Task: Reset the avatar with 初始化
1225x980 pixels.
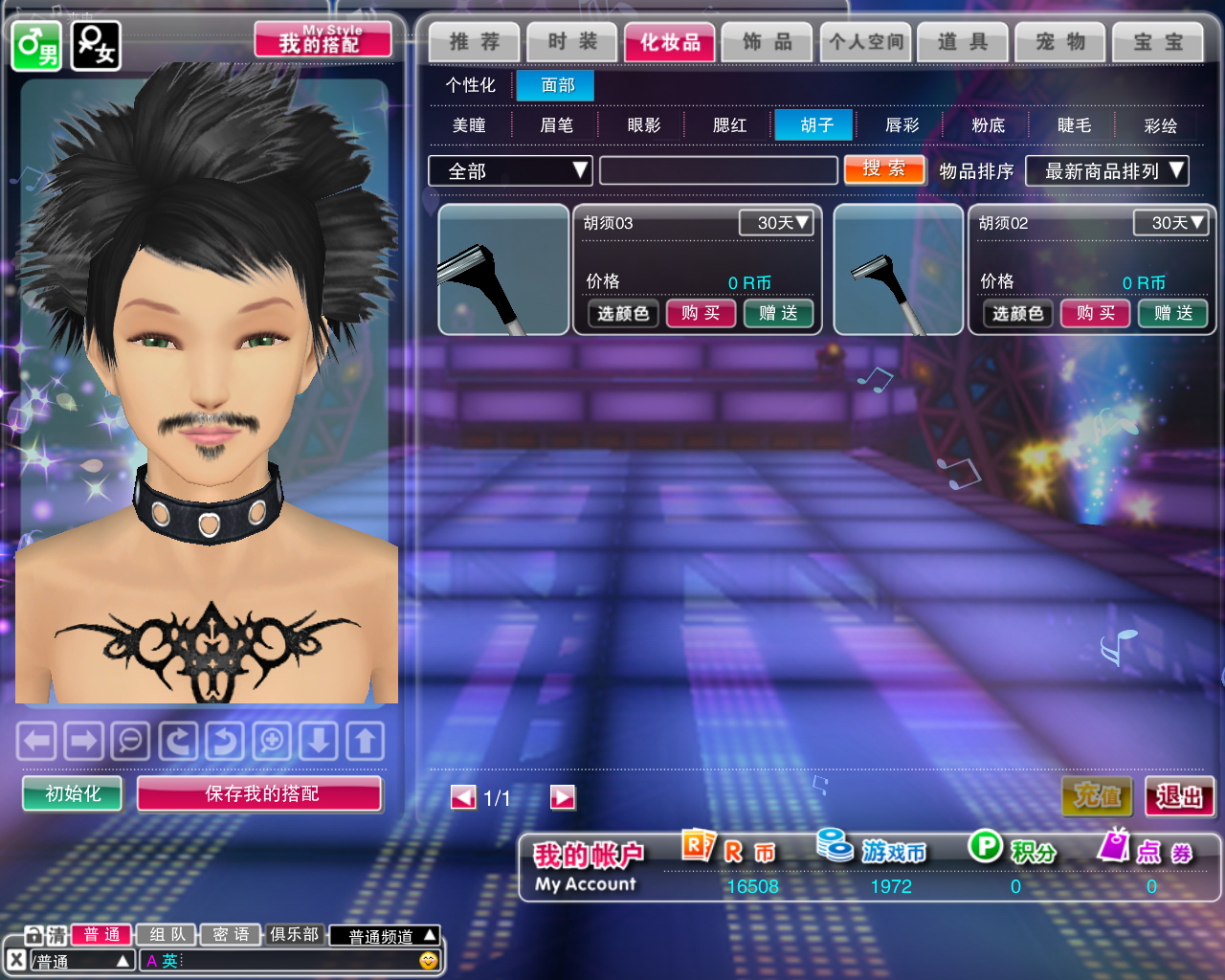Action: click(x=73, y=793)
